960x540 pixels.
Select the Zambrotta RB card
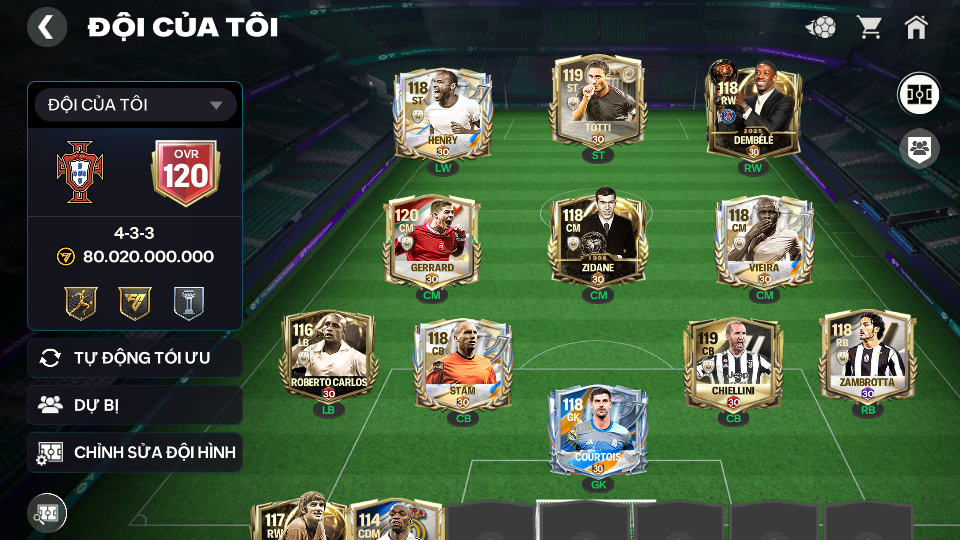point(867,358)
